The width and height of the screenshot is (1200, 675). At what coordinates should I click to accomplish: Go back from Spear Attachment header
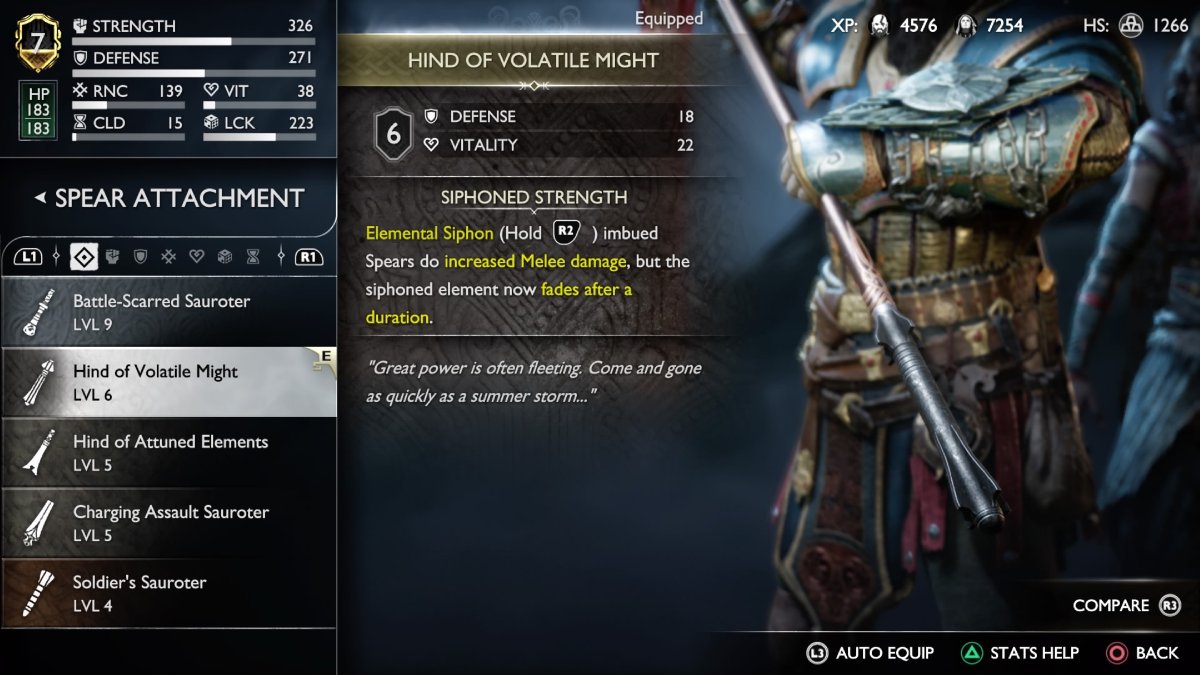pos(40,198)
